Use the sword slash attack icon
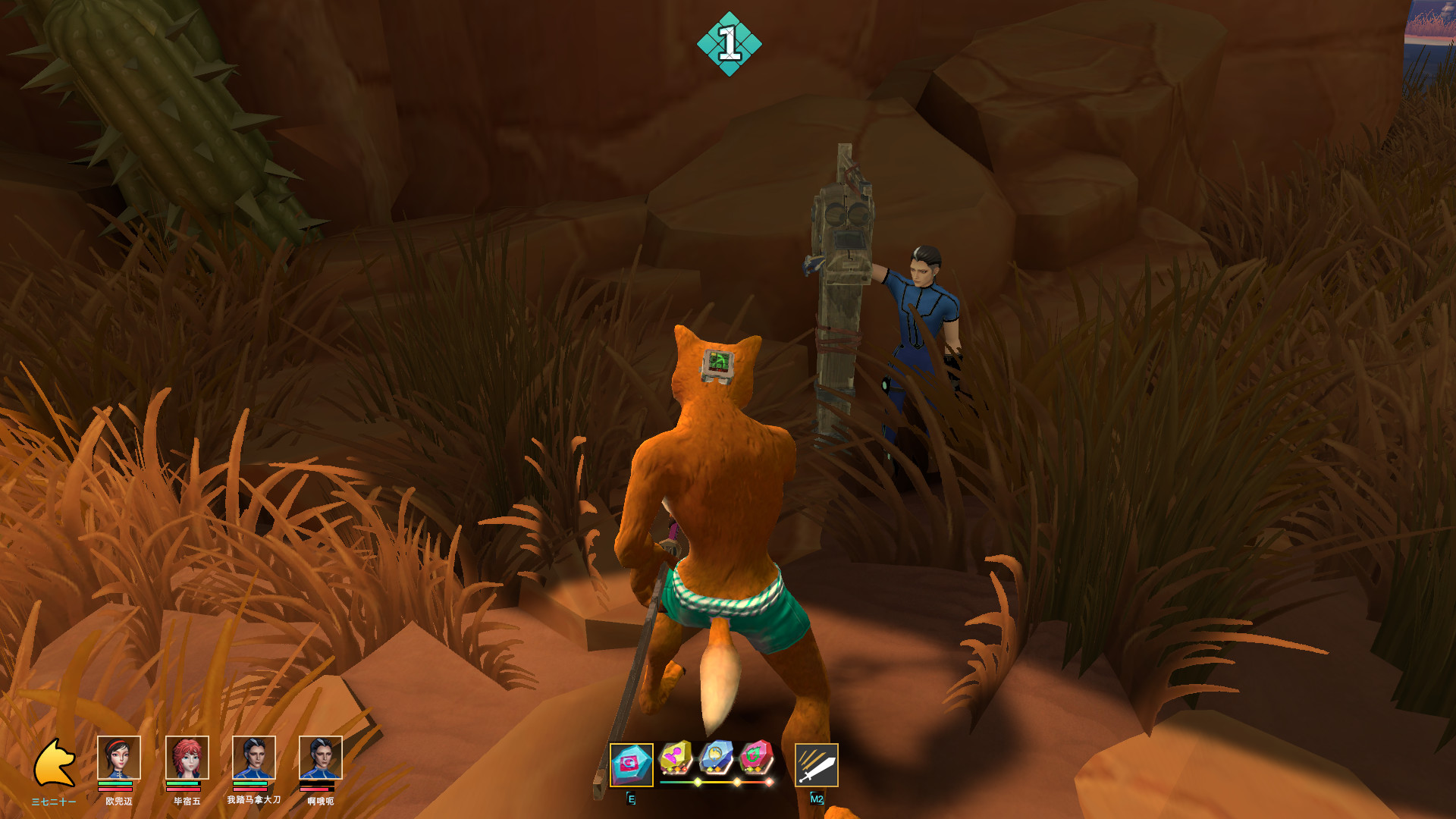 point(817,764)
